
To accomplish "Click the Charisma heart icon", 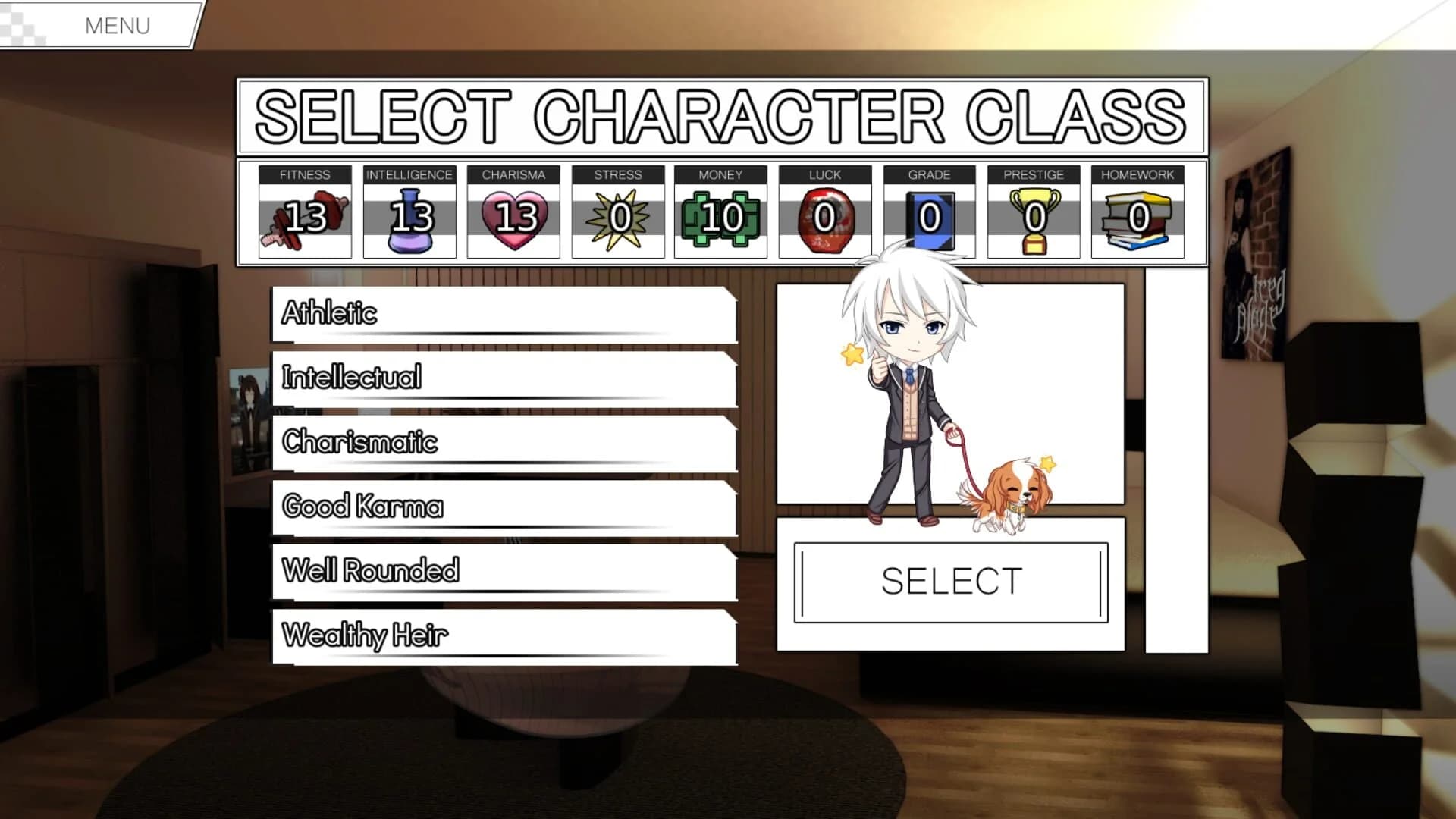I will coord(514,220).
